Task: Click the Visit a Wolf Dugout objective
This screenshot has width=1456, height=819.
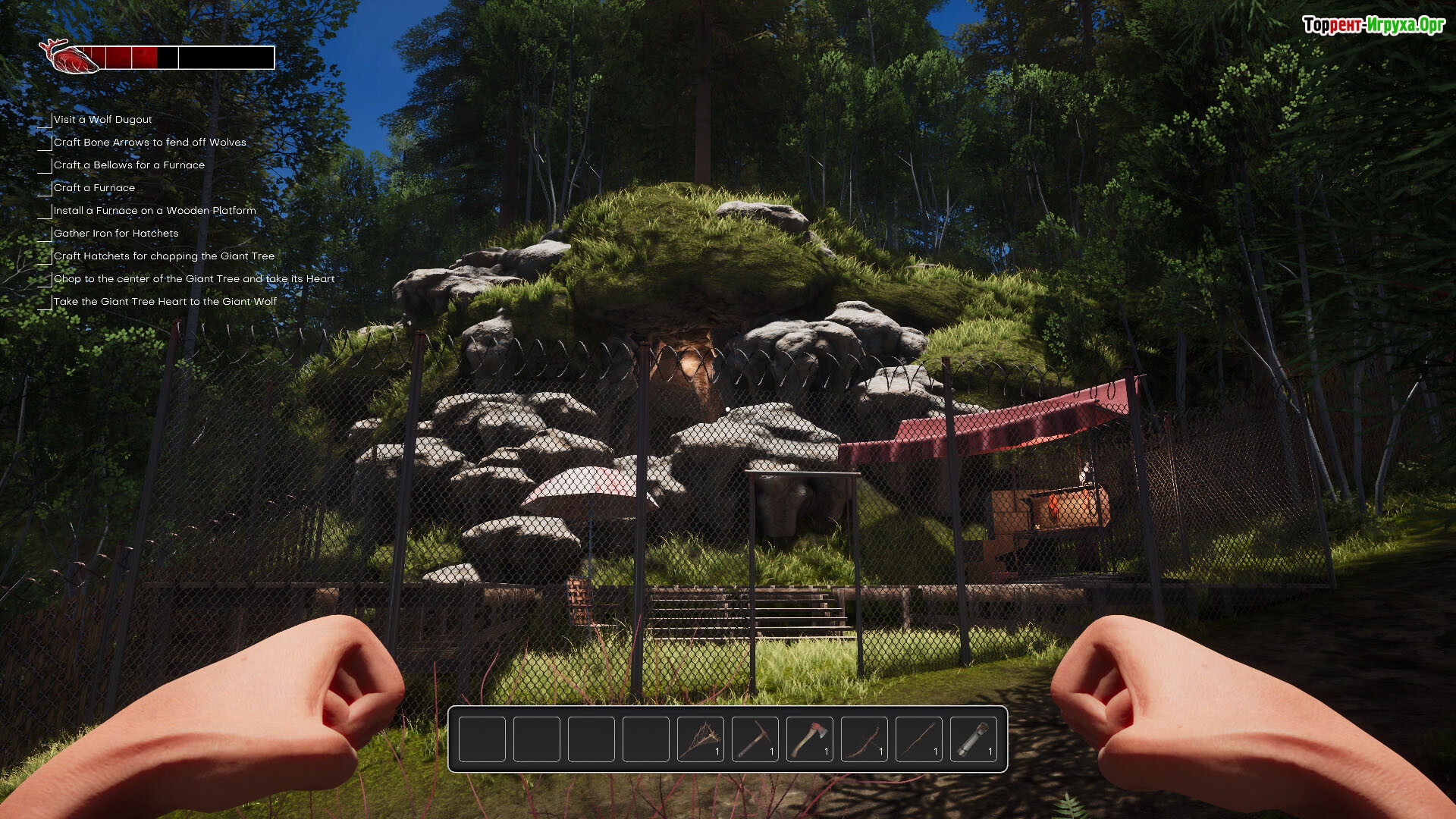Action: point(102,120)
